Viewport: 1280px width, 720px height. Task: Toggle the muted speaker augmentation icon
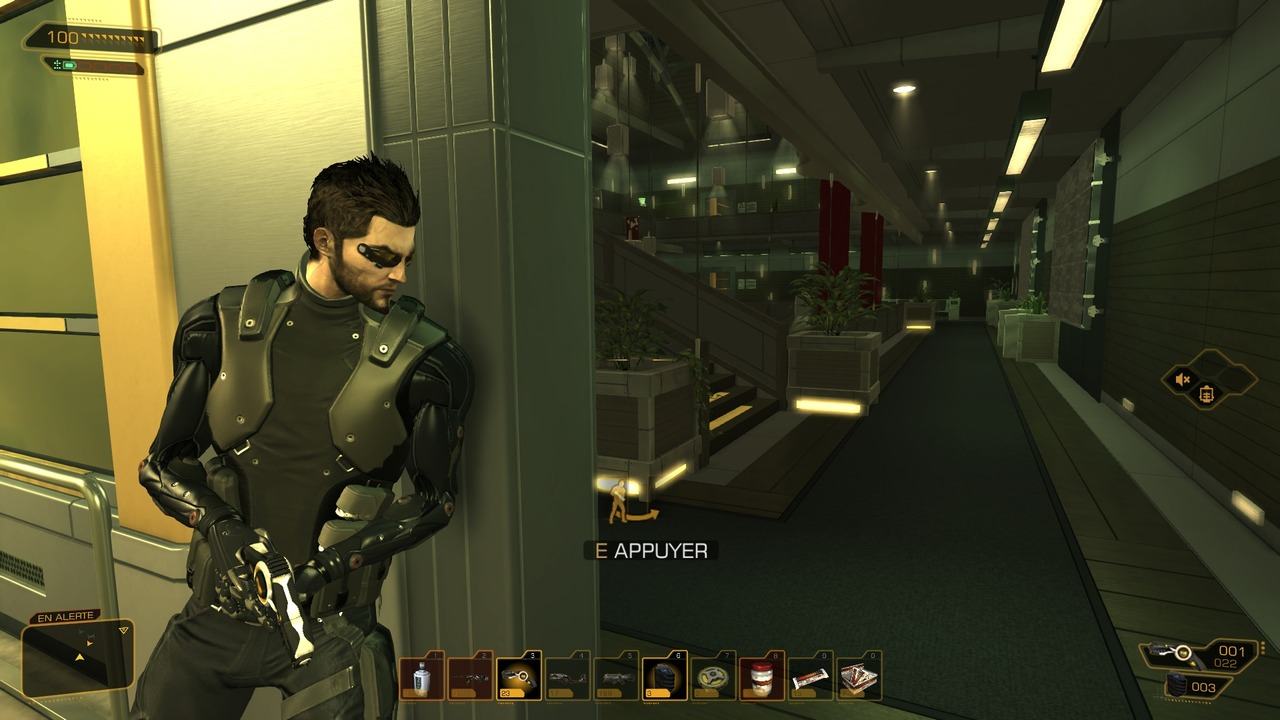(1183, 379)
